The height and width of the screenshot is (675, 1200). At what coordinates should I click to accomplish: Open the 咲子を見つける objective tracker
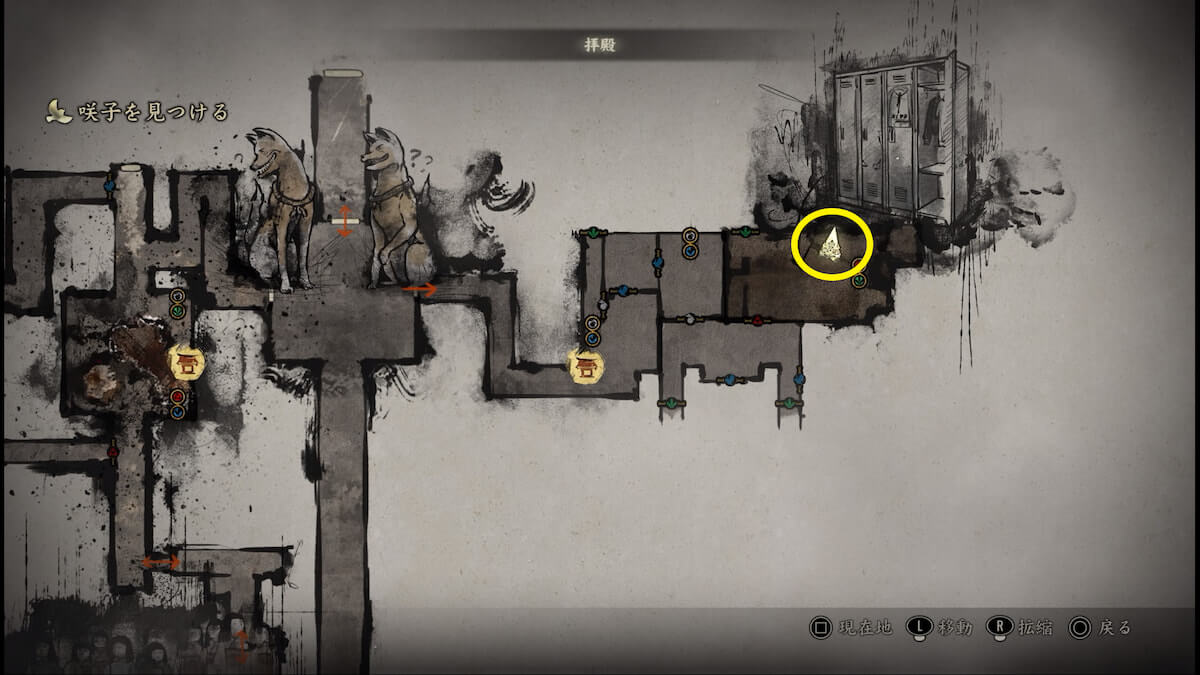pos(138,112)
